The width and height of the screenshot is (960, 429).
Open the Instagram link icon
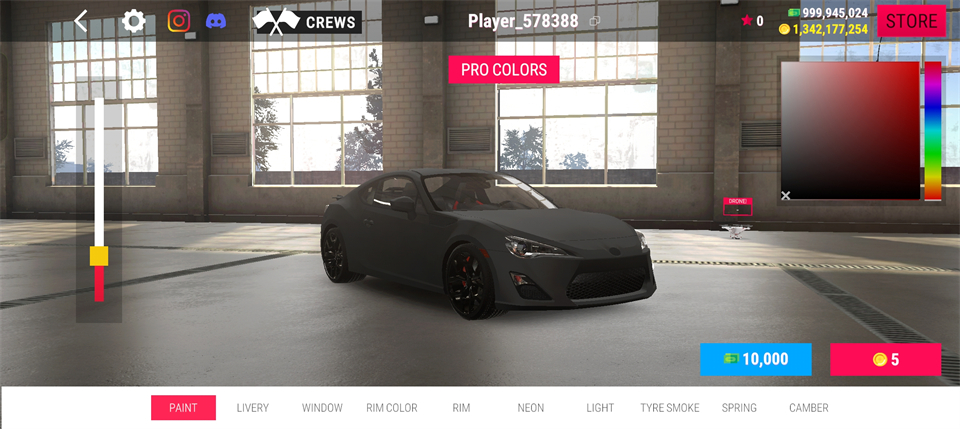point(179,21)
